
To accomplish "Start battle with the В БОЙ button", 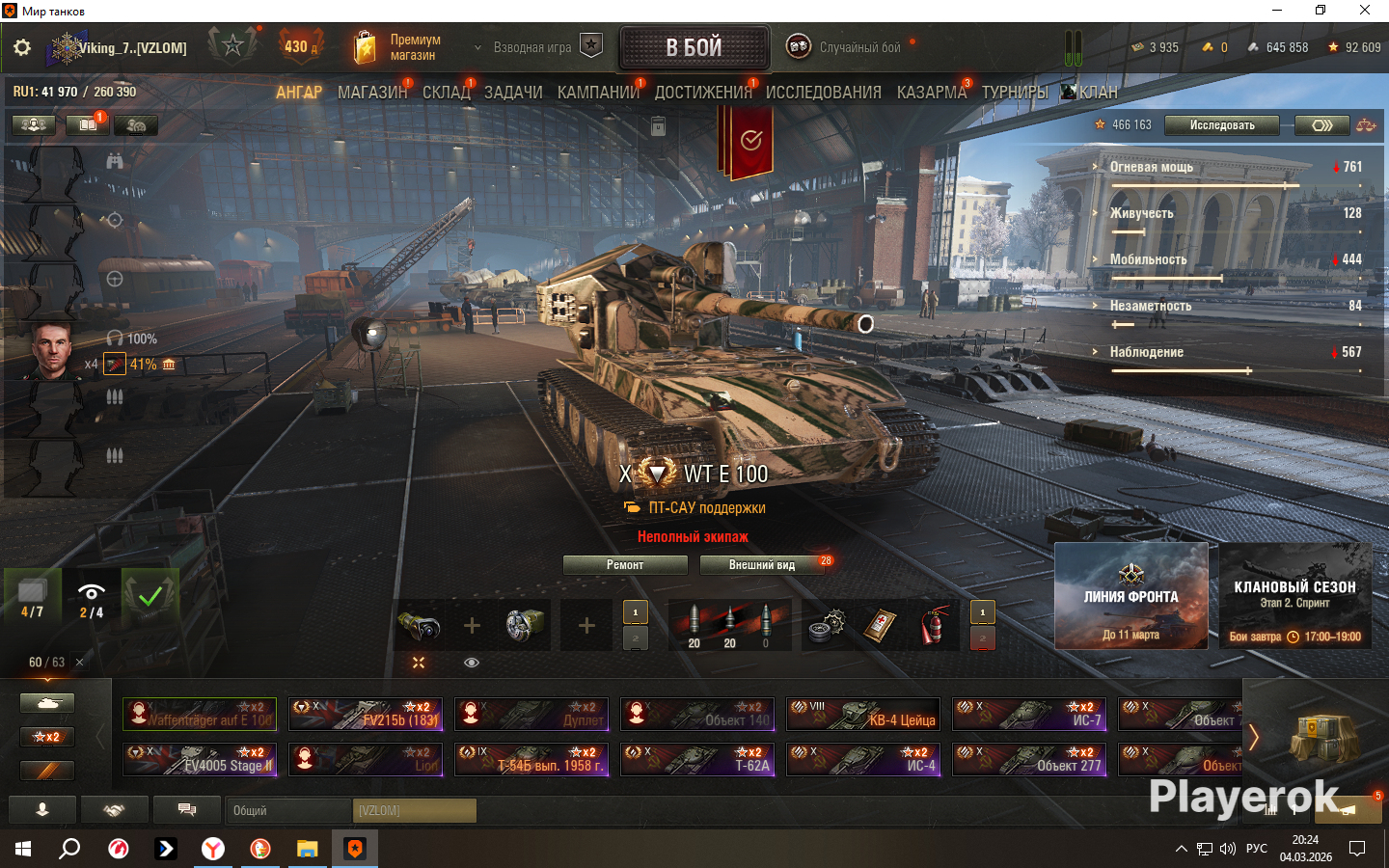I will 694,47.
